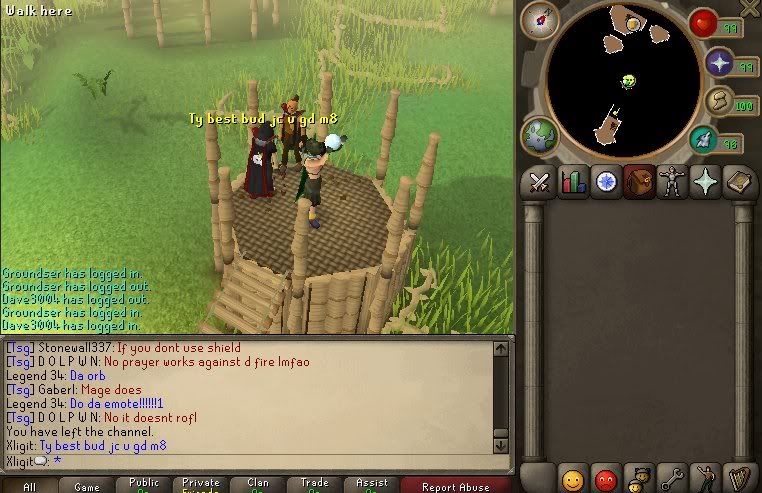Screen dimensions: 762x493
Task: Open the Ignore List red face tab
Action: coord(606,478)
